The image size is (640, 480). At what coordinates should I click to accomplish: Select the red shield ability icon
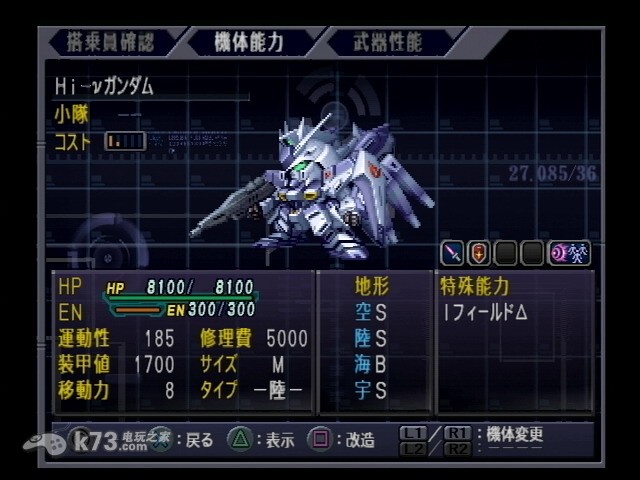[x=479, y=253]
